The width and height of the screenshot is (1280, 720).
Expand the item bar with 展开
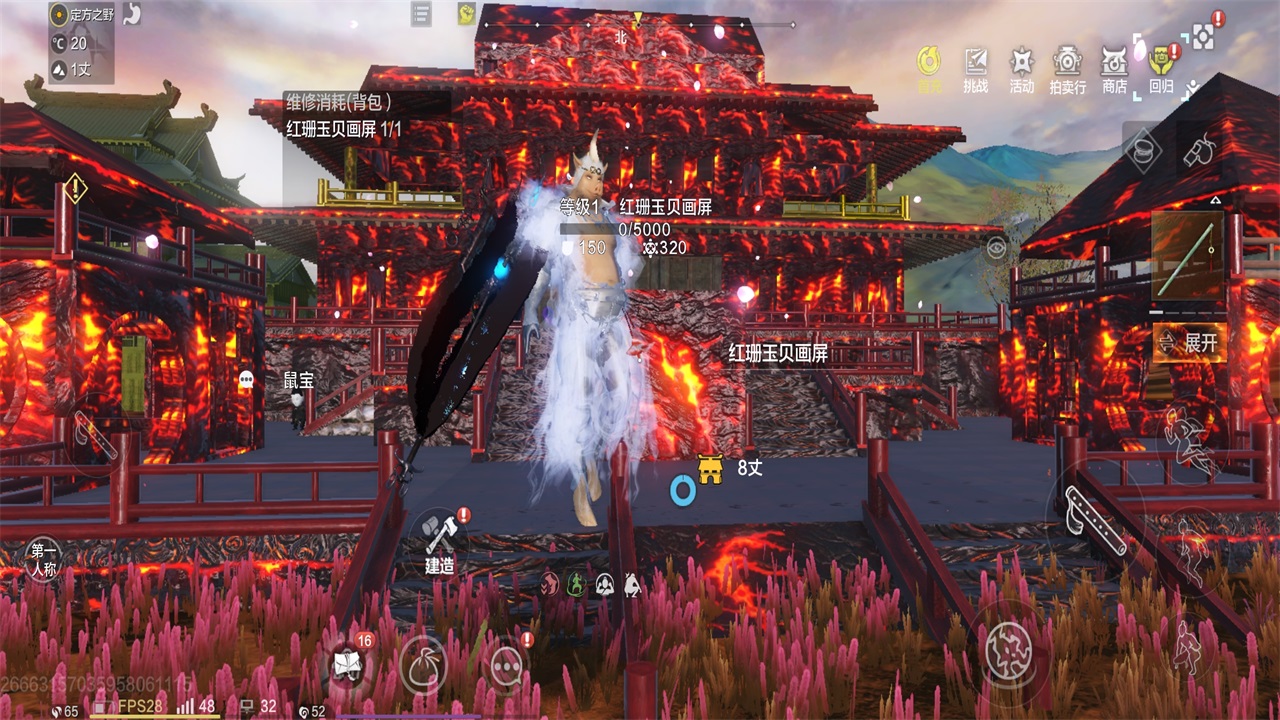pyautogui.click(x=1190, y=343)
